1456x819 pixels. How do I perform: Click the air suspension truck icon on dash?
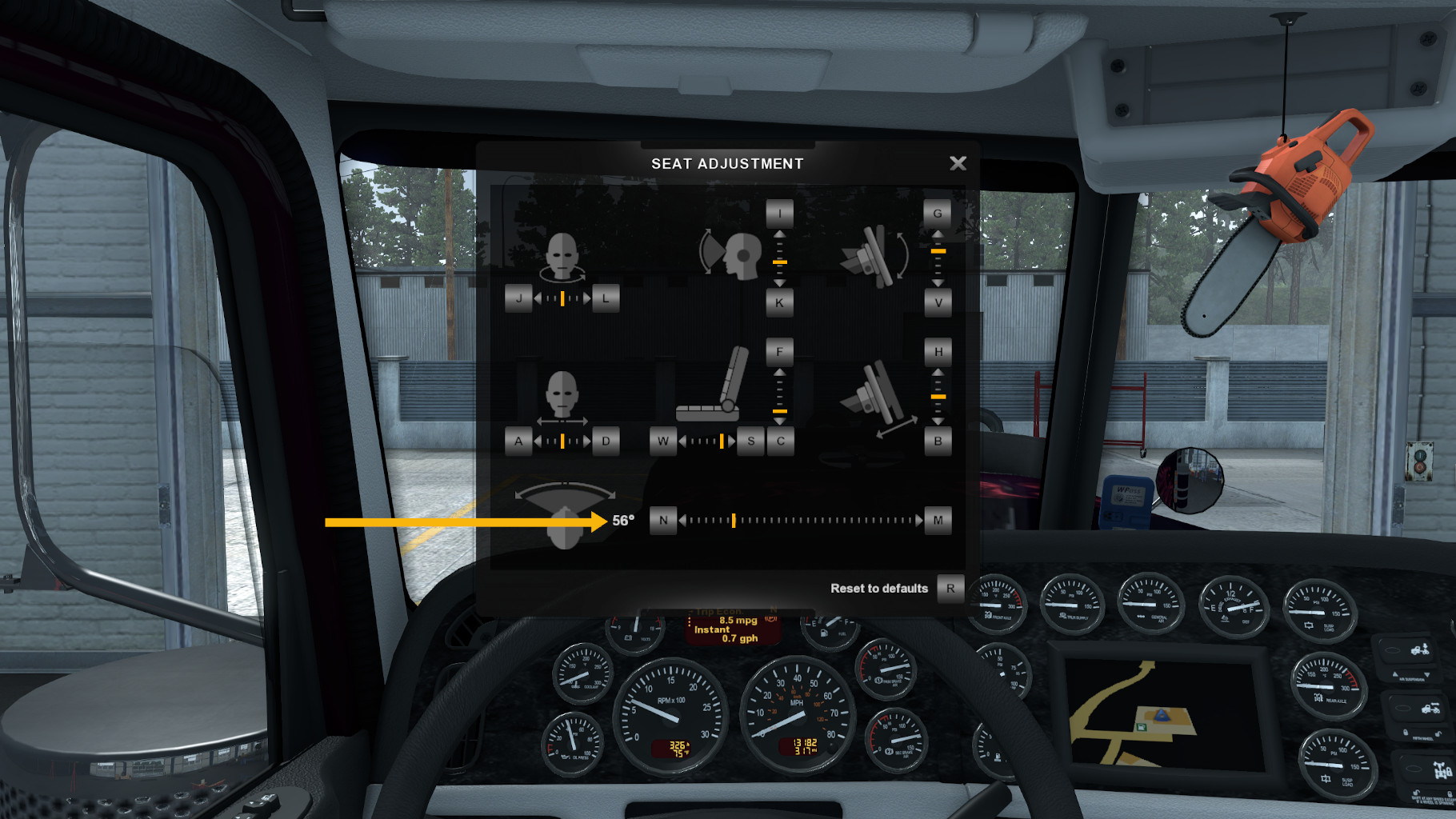[x=1422, y=650]
